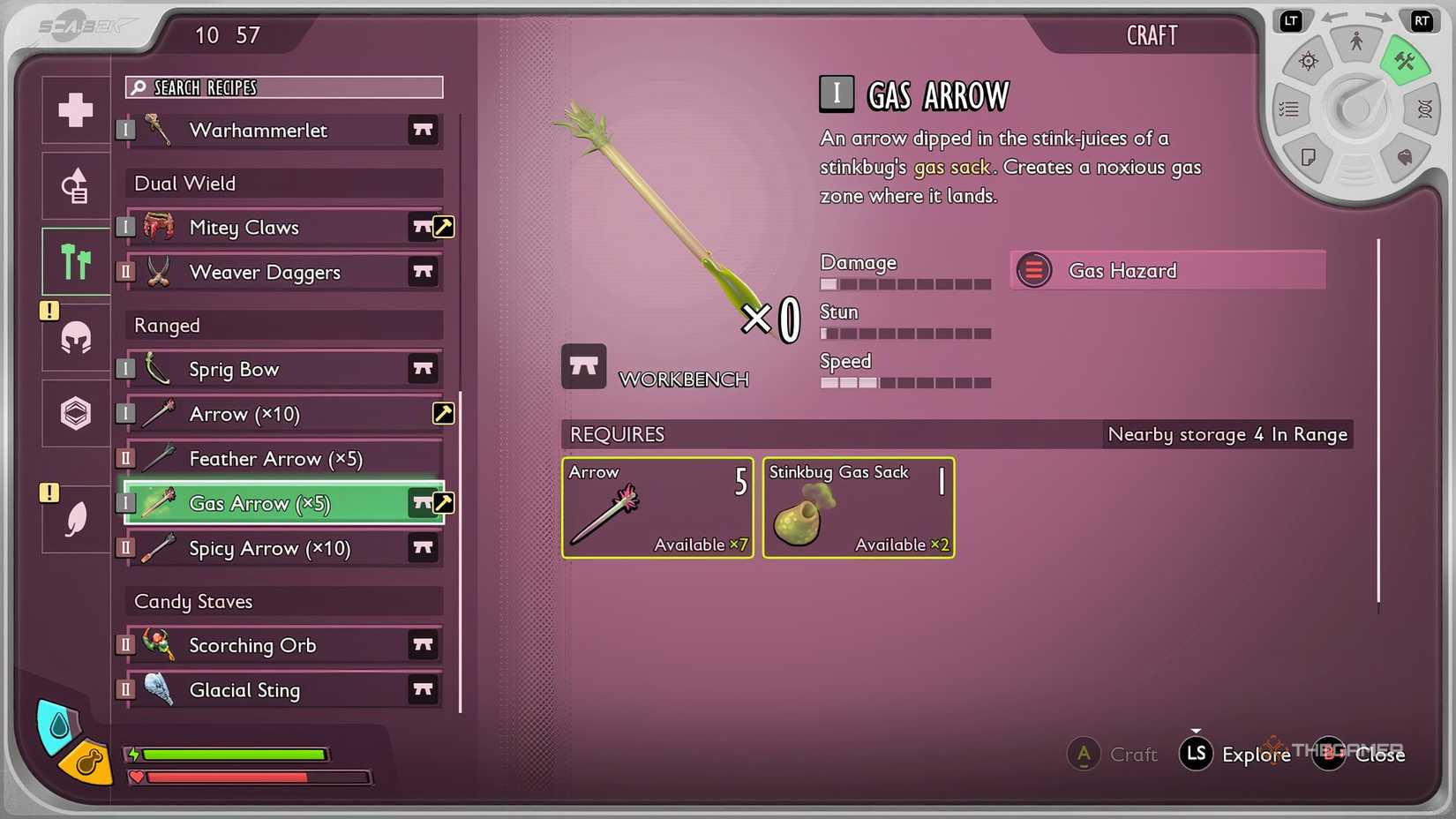Open the building shapes category in the sidebar

[x=75, y=185]
